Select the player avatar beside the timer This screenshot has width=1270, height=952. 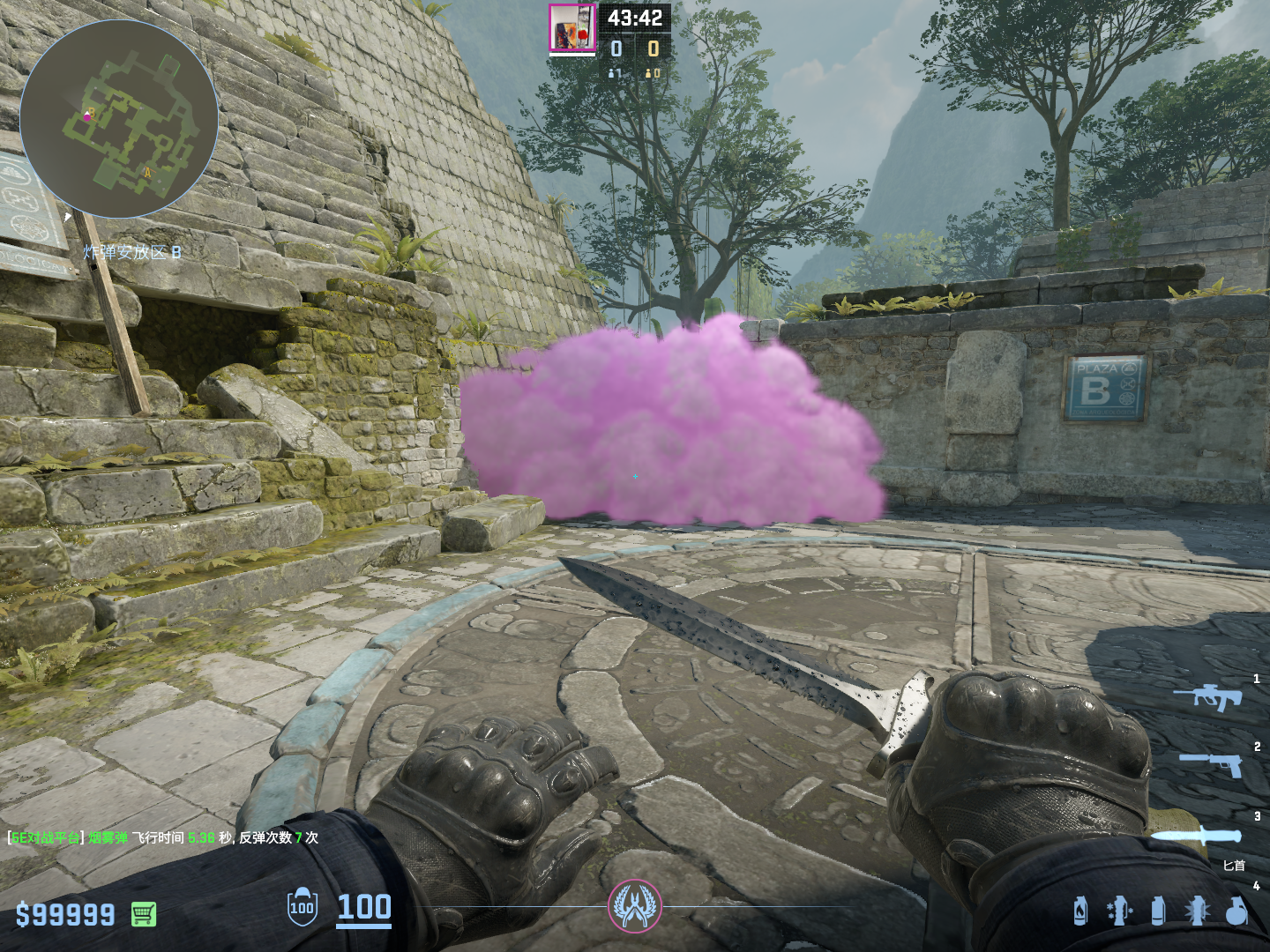pyautogui.click(x=571, y=29)
